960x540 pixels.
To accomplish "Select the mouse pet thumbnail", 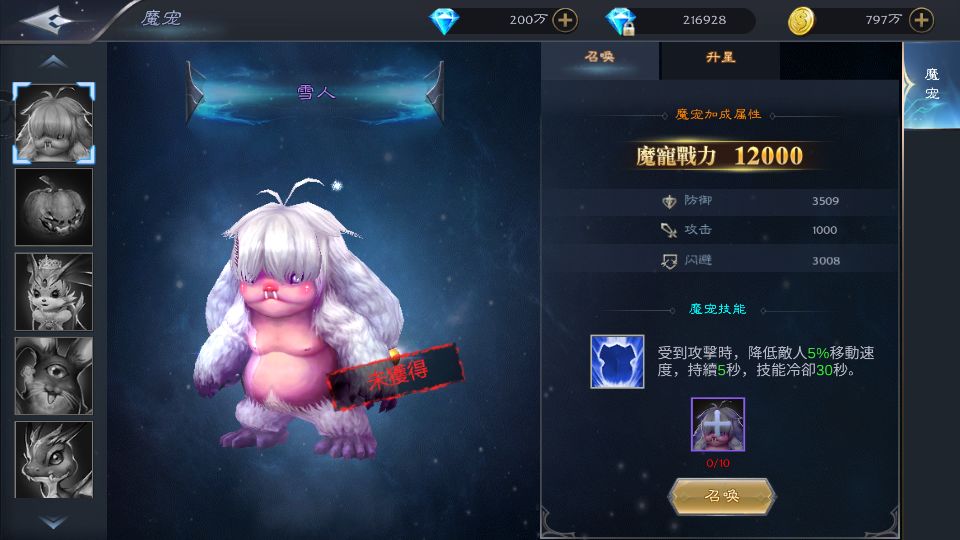I will click(x=54, y=375).
